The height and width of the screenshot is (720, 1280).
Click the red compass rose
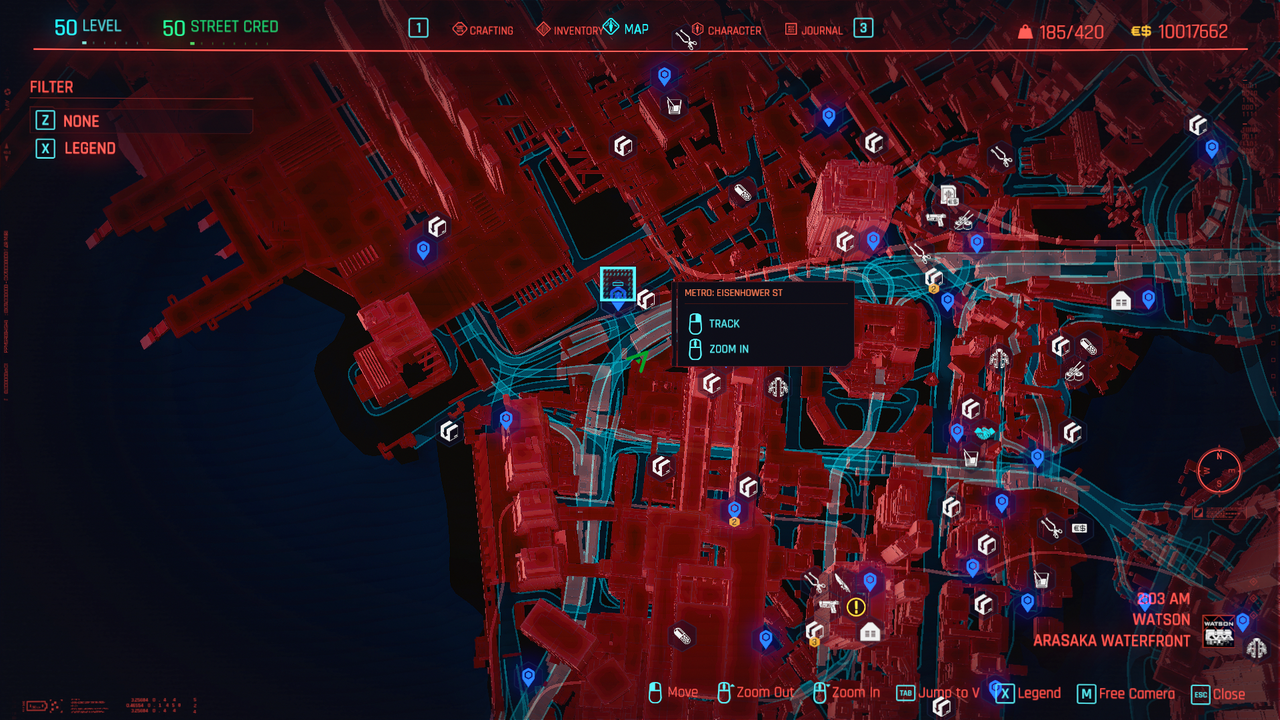(1219, 469)
